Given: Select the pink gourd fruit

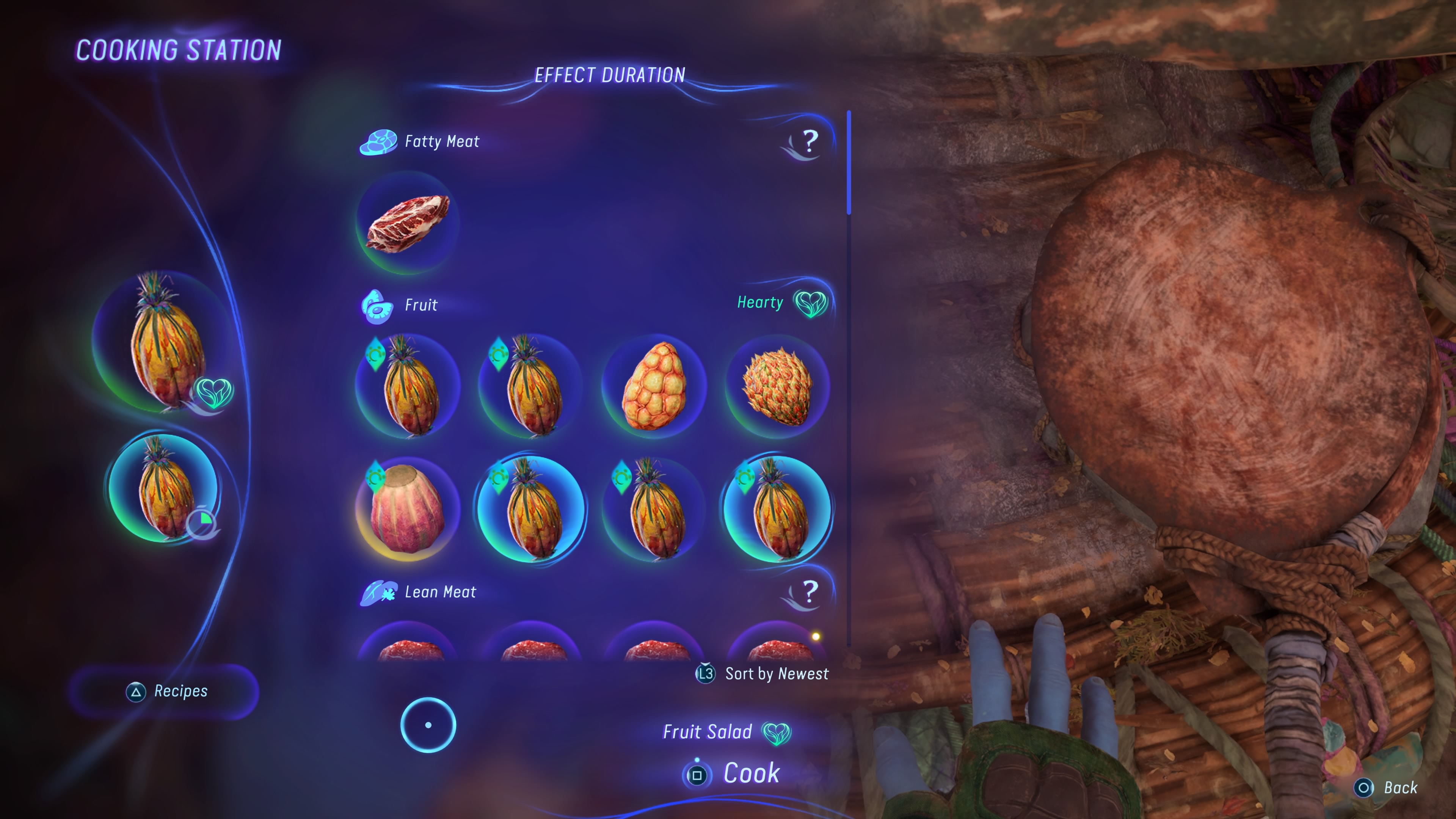Looking at the screenshot, I should pyautogui.click(x=408, y=509).
